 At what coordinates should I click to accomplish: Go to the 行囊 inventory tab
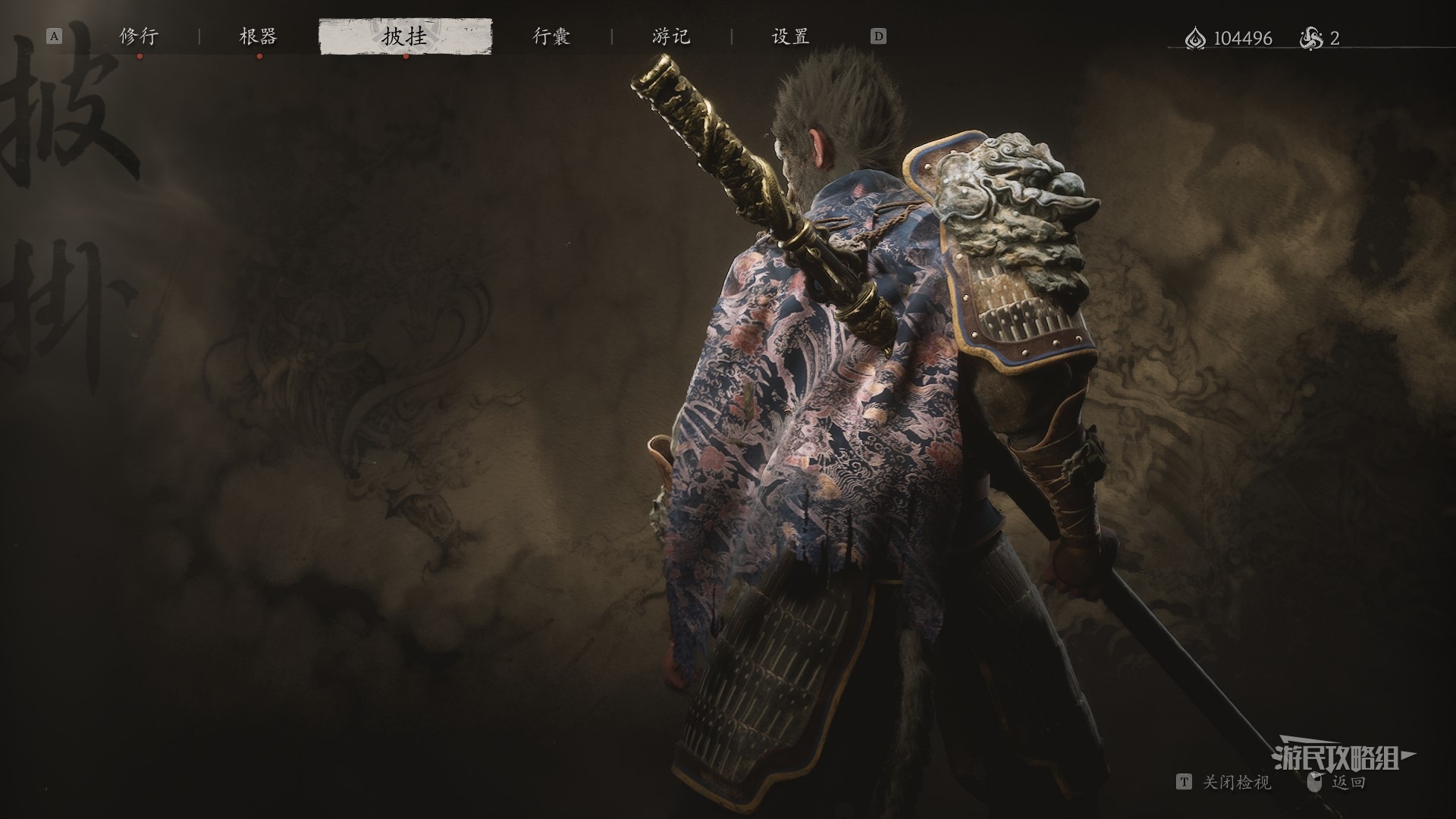(551, 36)
